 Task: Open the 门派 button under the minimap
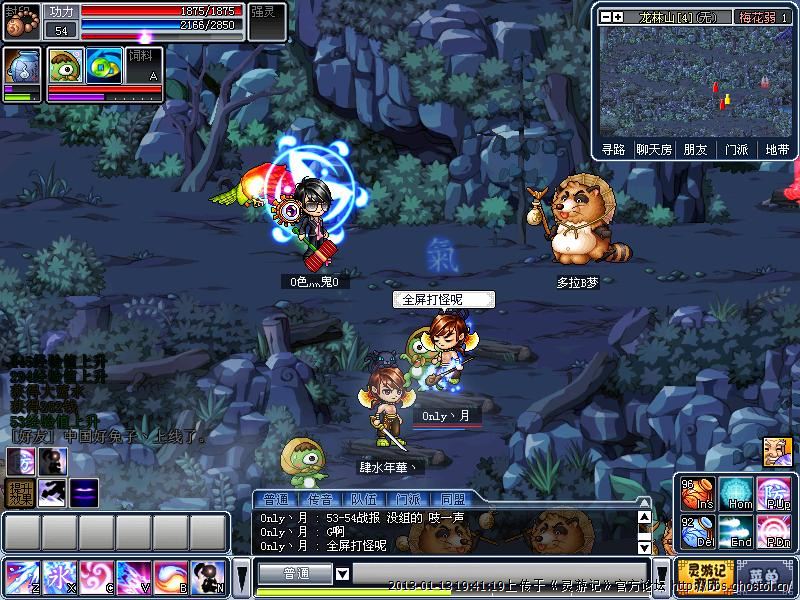tap(736, 149)
